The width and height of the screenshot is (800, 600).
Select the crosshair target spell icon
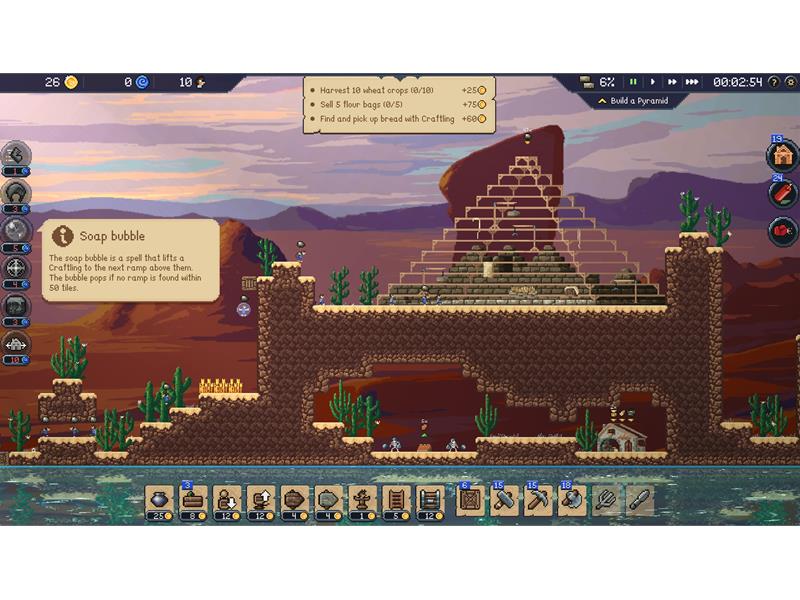pyautogui.click(x=17, y=268)
